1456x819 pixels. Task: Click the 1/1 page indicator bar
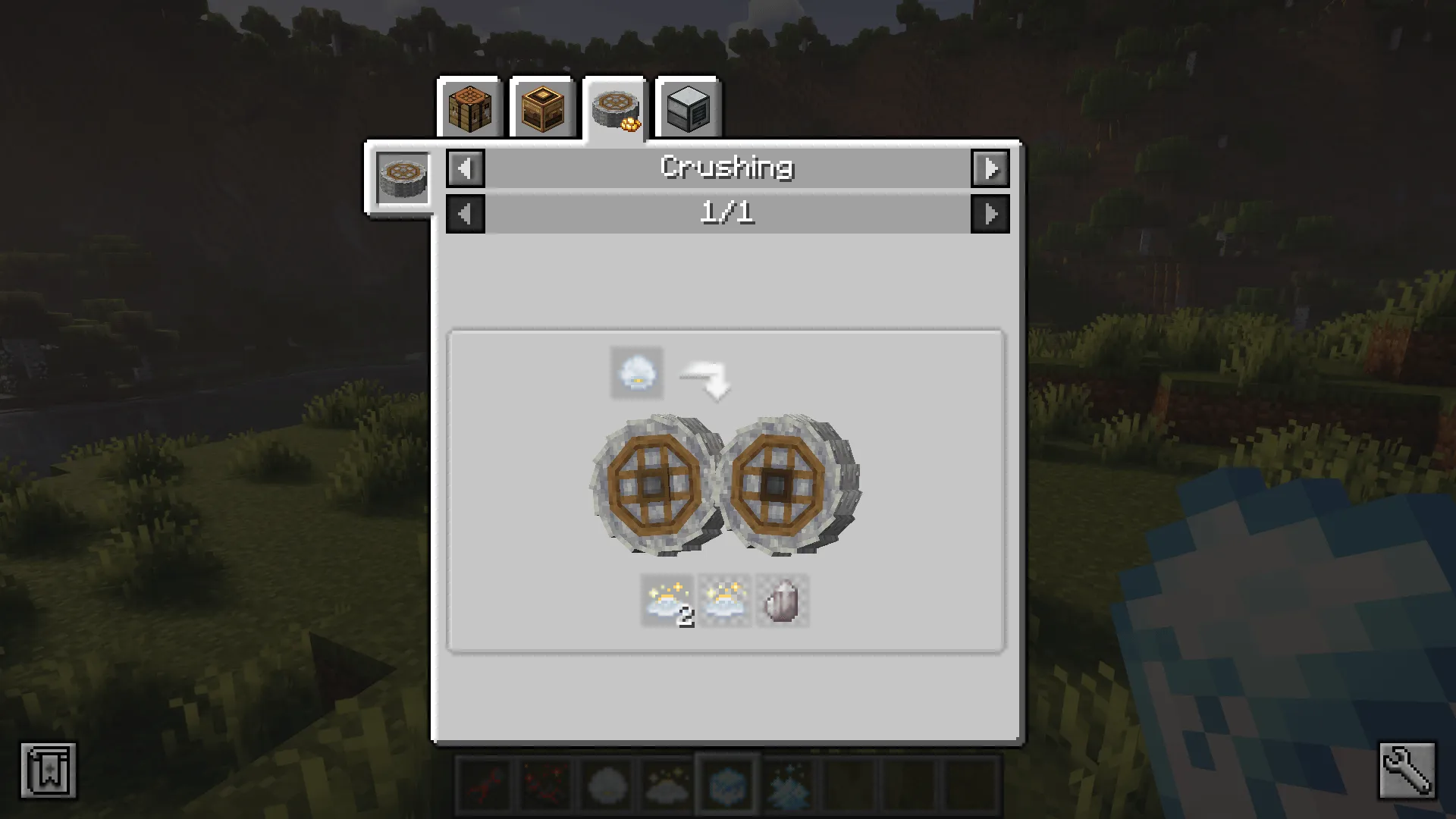coord(726,213)
